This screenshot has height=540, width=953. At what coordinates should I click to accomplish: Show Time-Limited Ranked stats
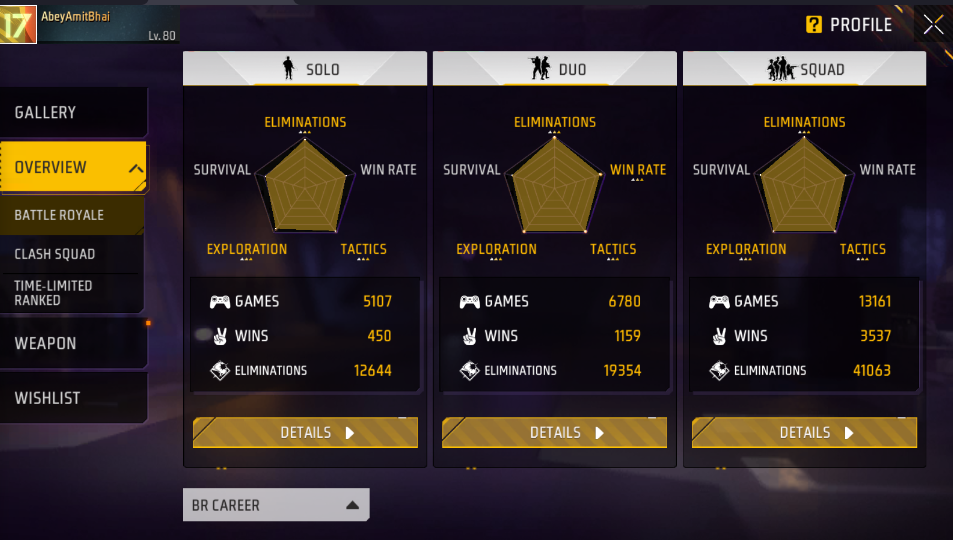72,293
